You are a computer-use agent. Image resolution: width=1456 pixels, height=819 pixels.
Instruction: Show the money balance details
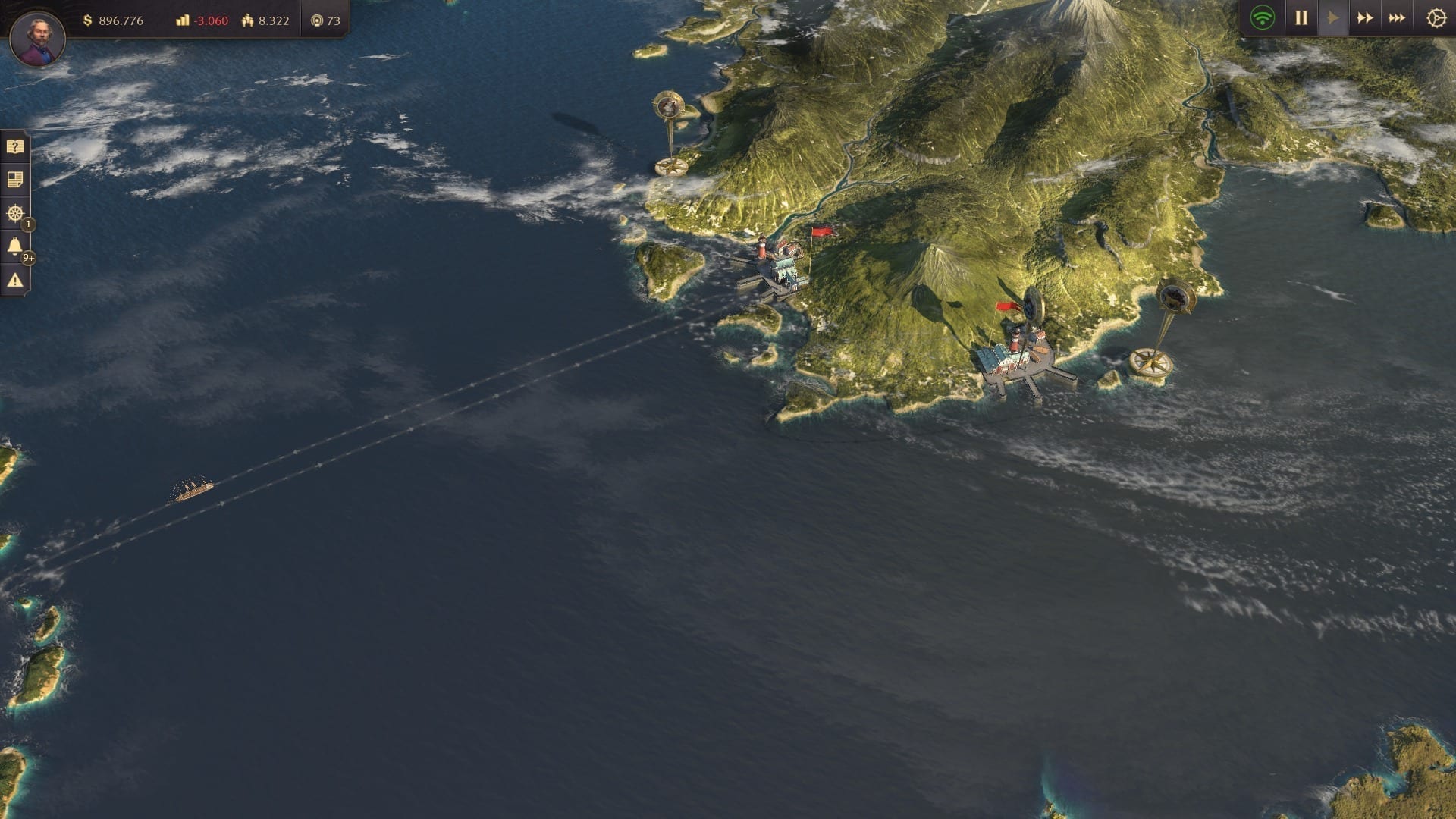click(x=112, y=20)
